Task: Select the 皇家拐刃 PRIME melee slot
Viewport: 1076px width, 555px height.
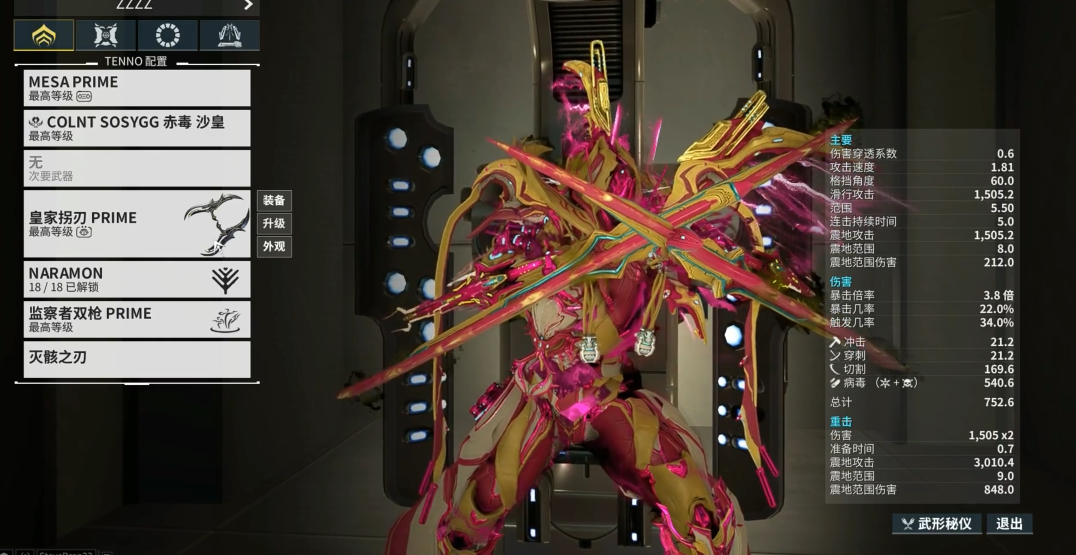Action: (x=137, y=224)
